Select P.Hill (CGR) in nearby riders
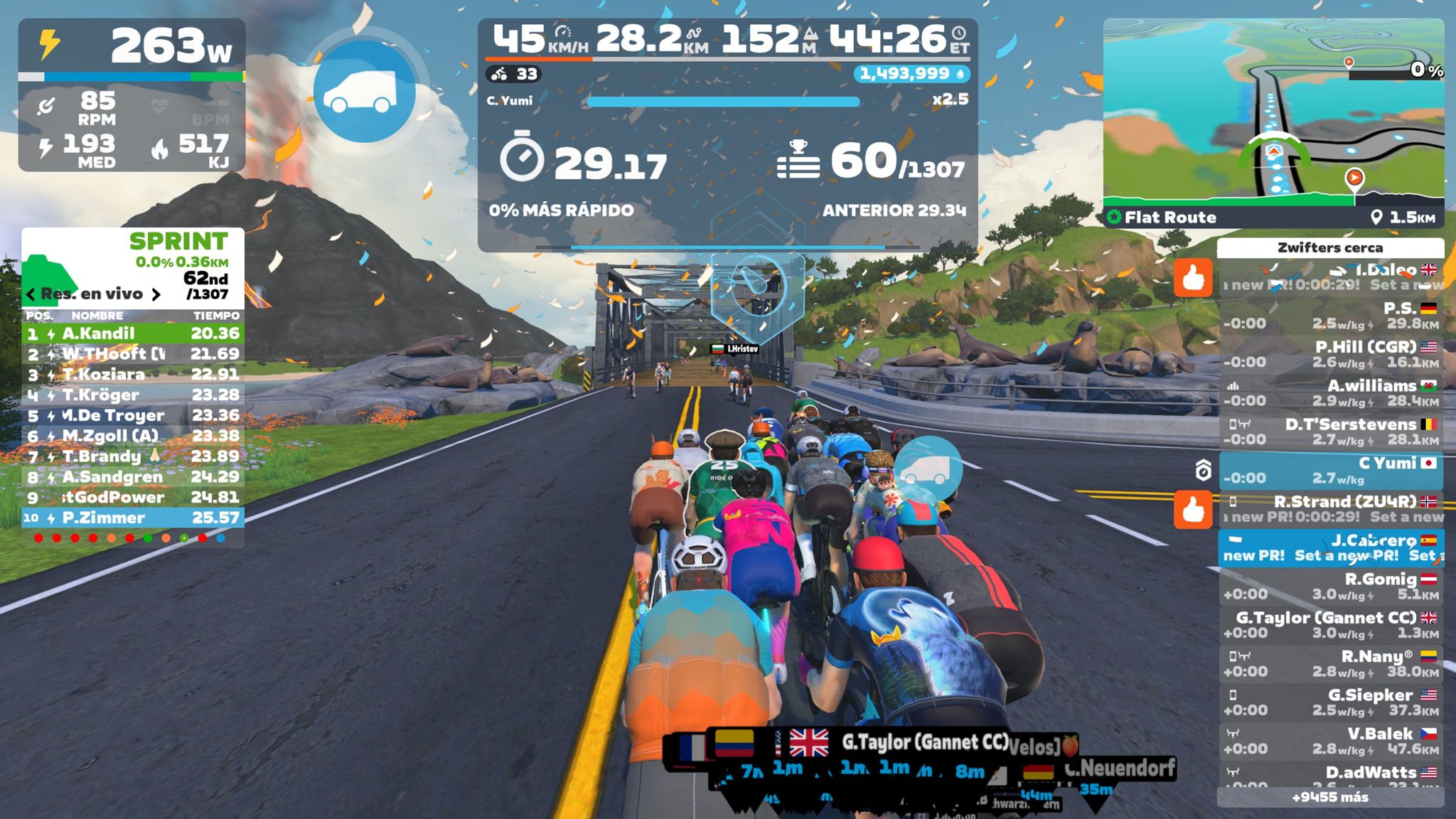This screenshot has width=1456, height=819. 1329,354
